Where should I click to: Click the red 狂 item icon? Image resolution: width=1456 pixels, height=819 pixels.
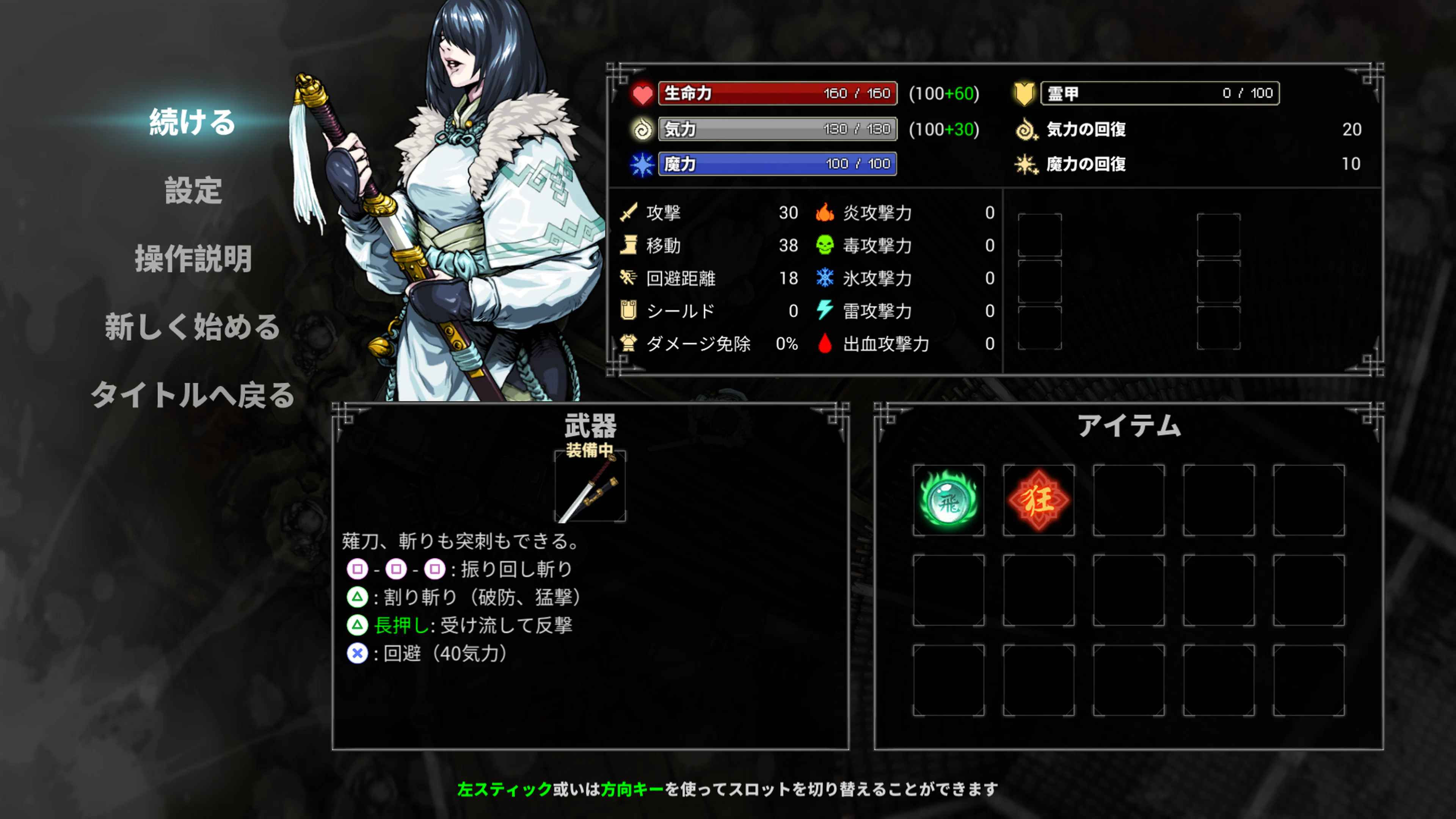pos(1039,499)
